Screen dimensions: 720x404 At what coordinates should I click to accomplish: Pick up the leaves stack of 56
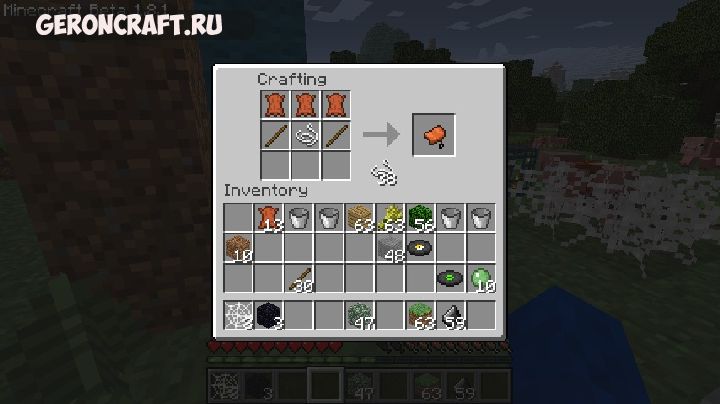tap(419, 217)
